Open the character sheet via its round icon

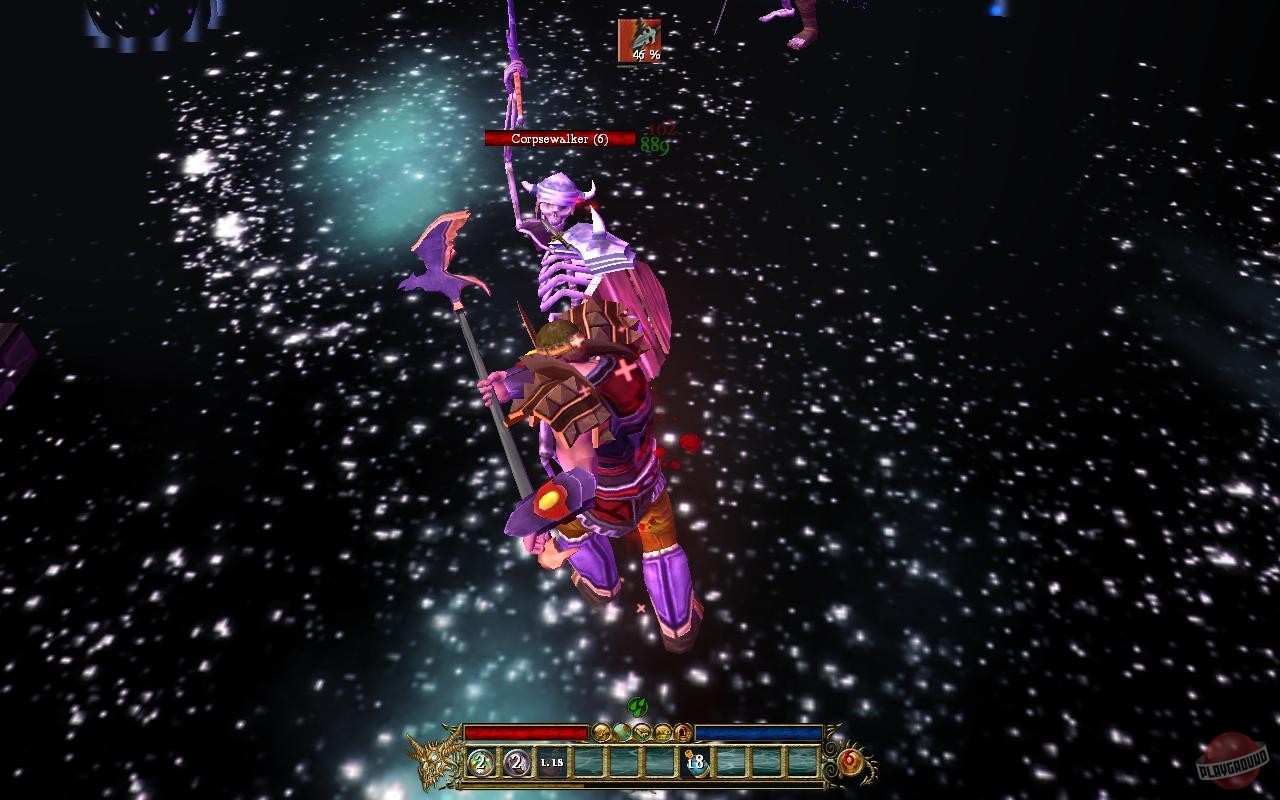pos(601,731)
